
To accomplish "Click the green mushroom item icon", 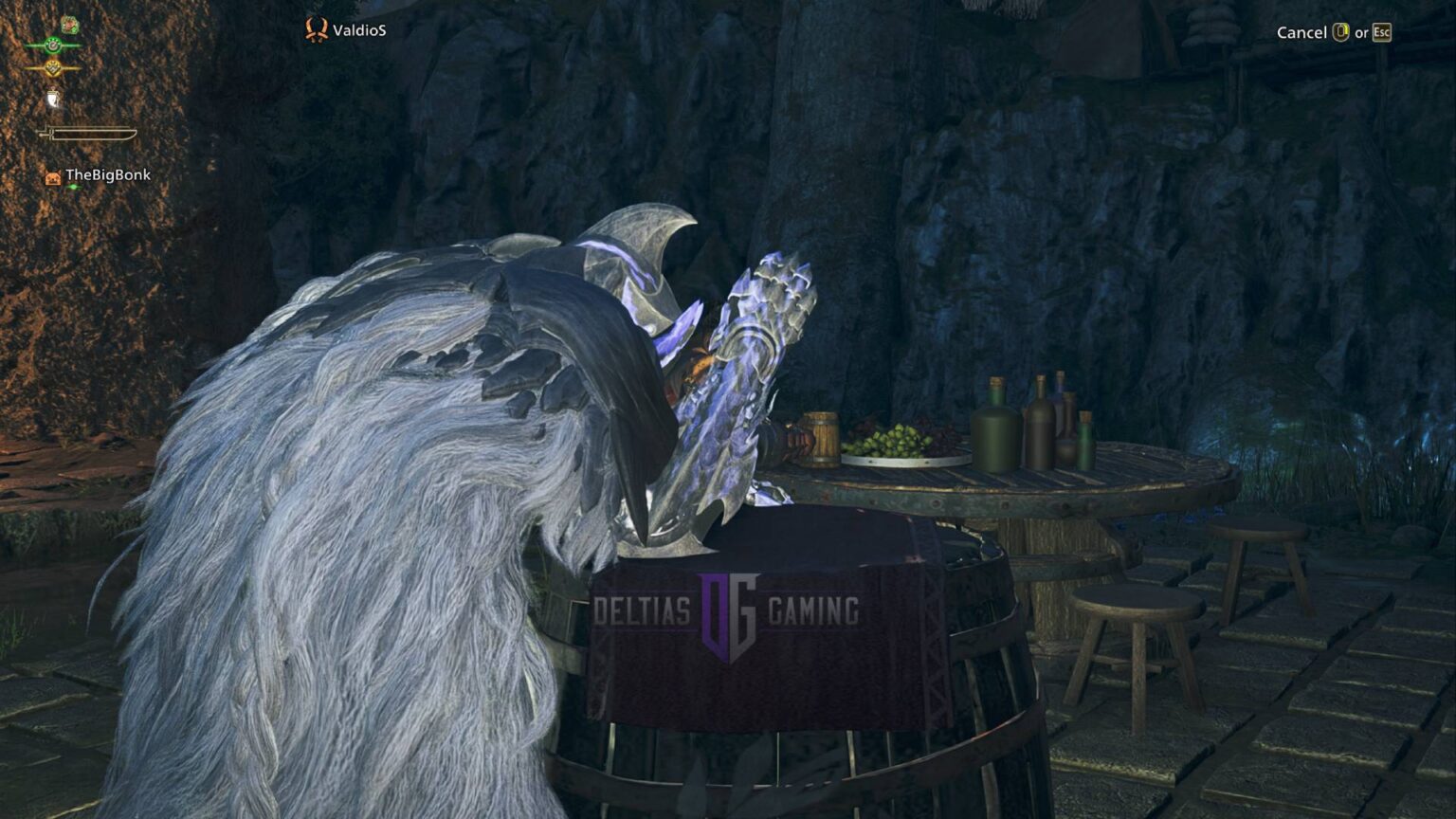I will 71,26.
